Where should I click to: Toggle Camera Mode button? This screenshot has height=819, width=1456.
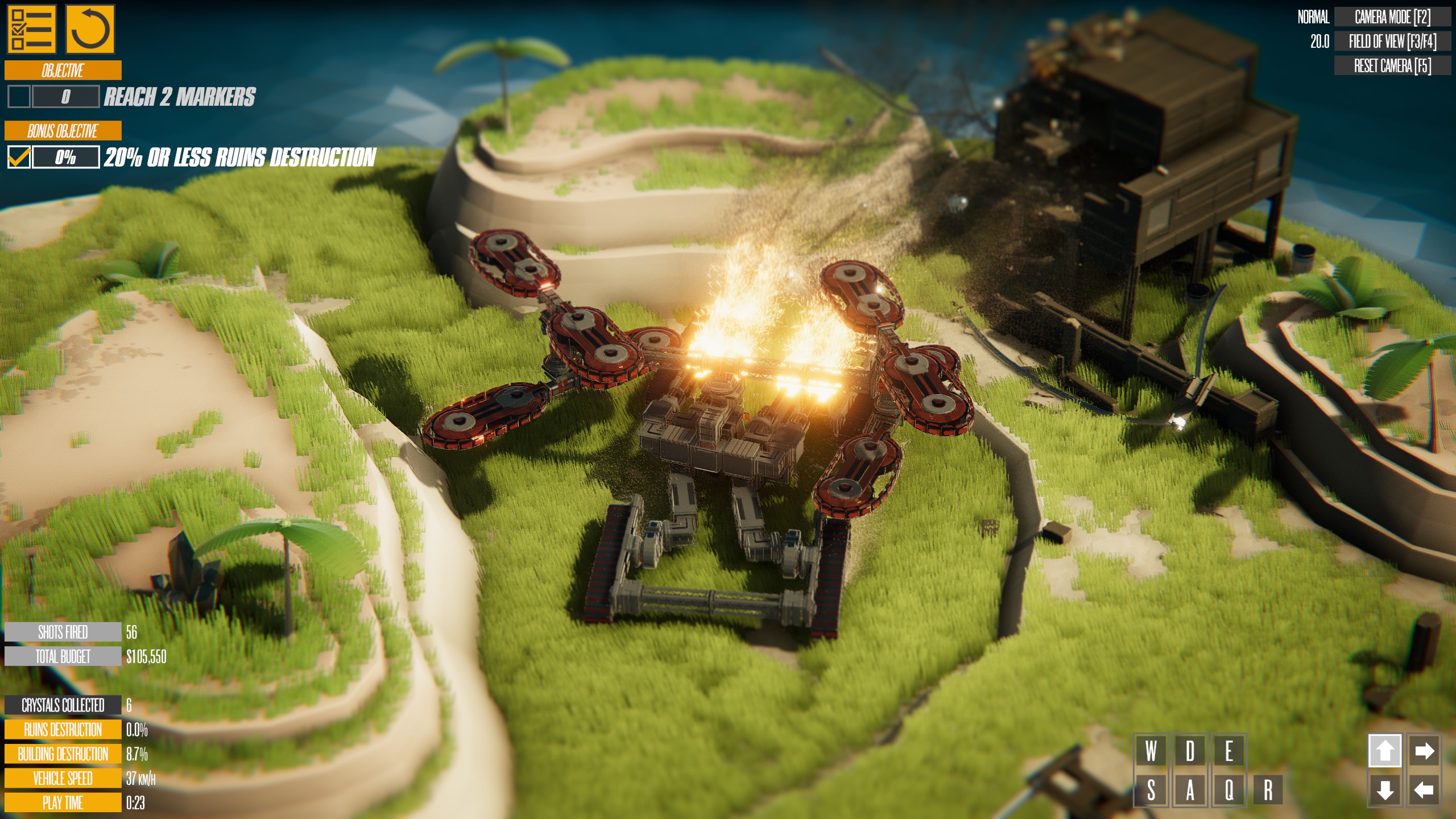[1392, 17]
